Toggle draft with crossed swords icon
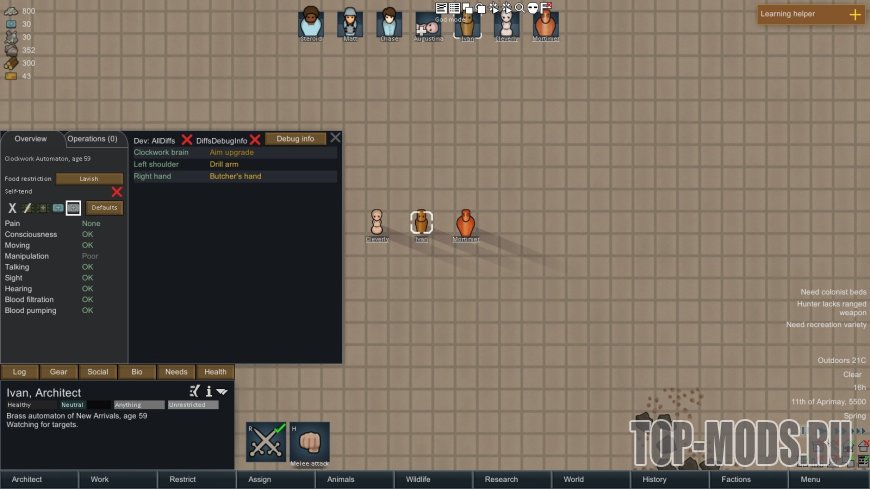Viewport: 870px width, 489px height. (267, 442)
